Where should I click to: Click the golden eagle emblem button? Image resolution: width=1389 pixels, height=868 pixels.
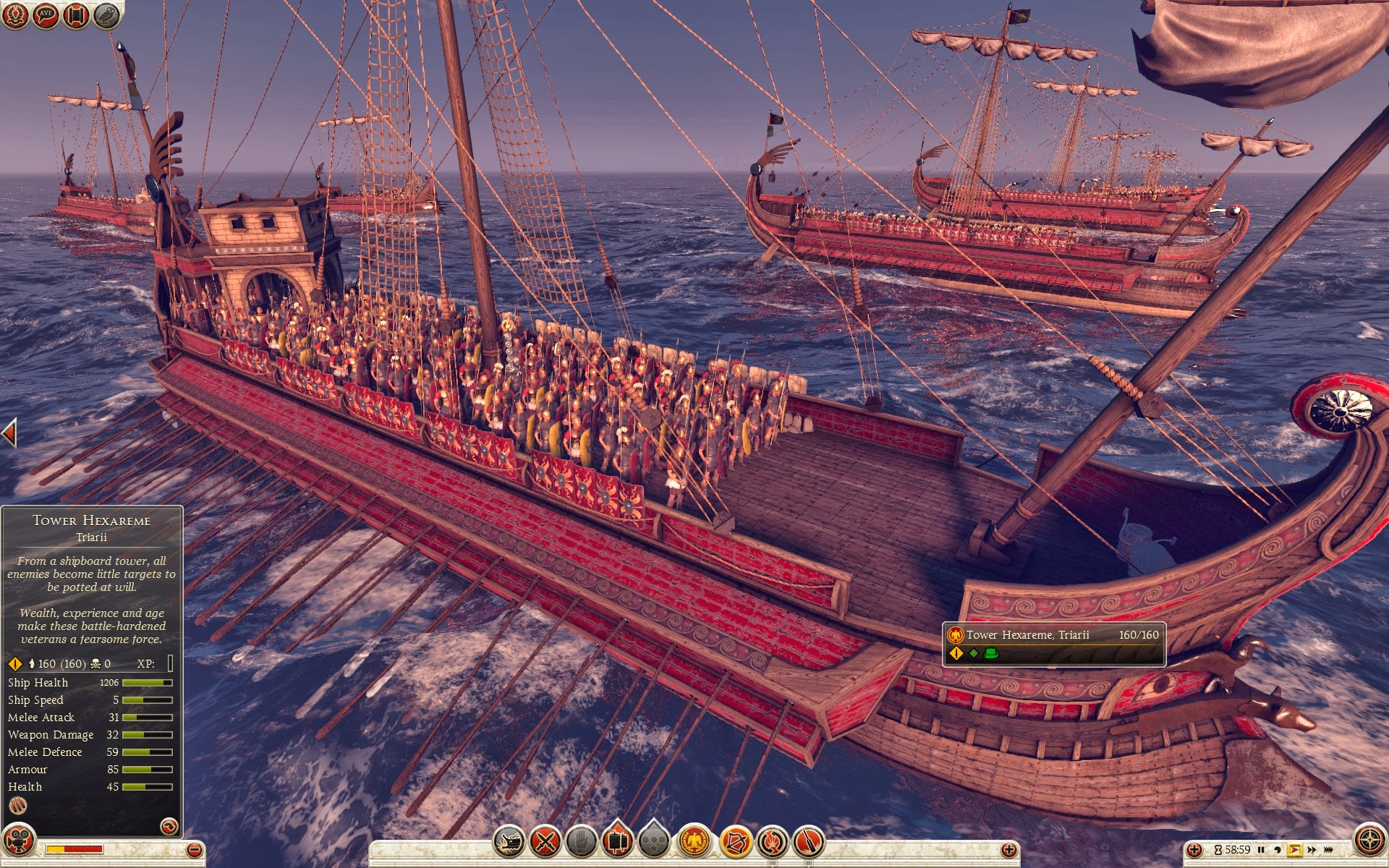pyautogui.click(x=695, y=842)
